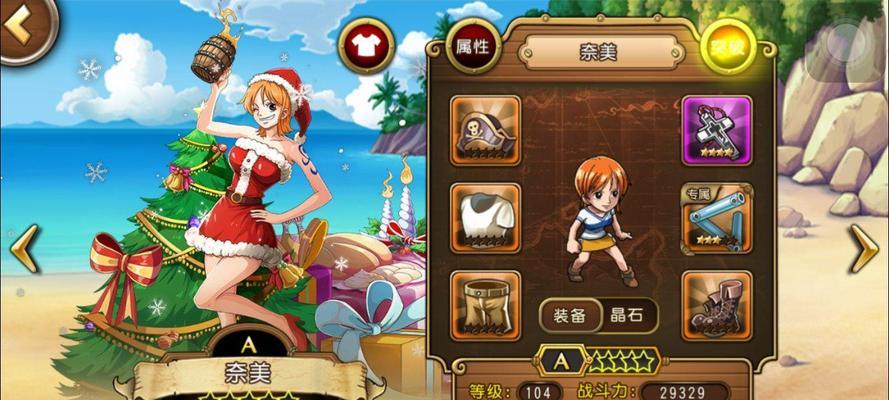The width and height of the screenshot is (889, 400).
Task: Tap the yellow 突破 breakthrough button
Action: 727,48
